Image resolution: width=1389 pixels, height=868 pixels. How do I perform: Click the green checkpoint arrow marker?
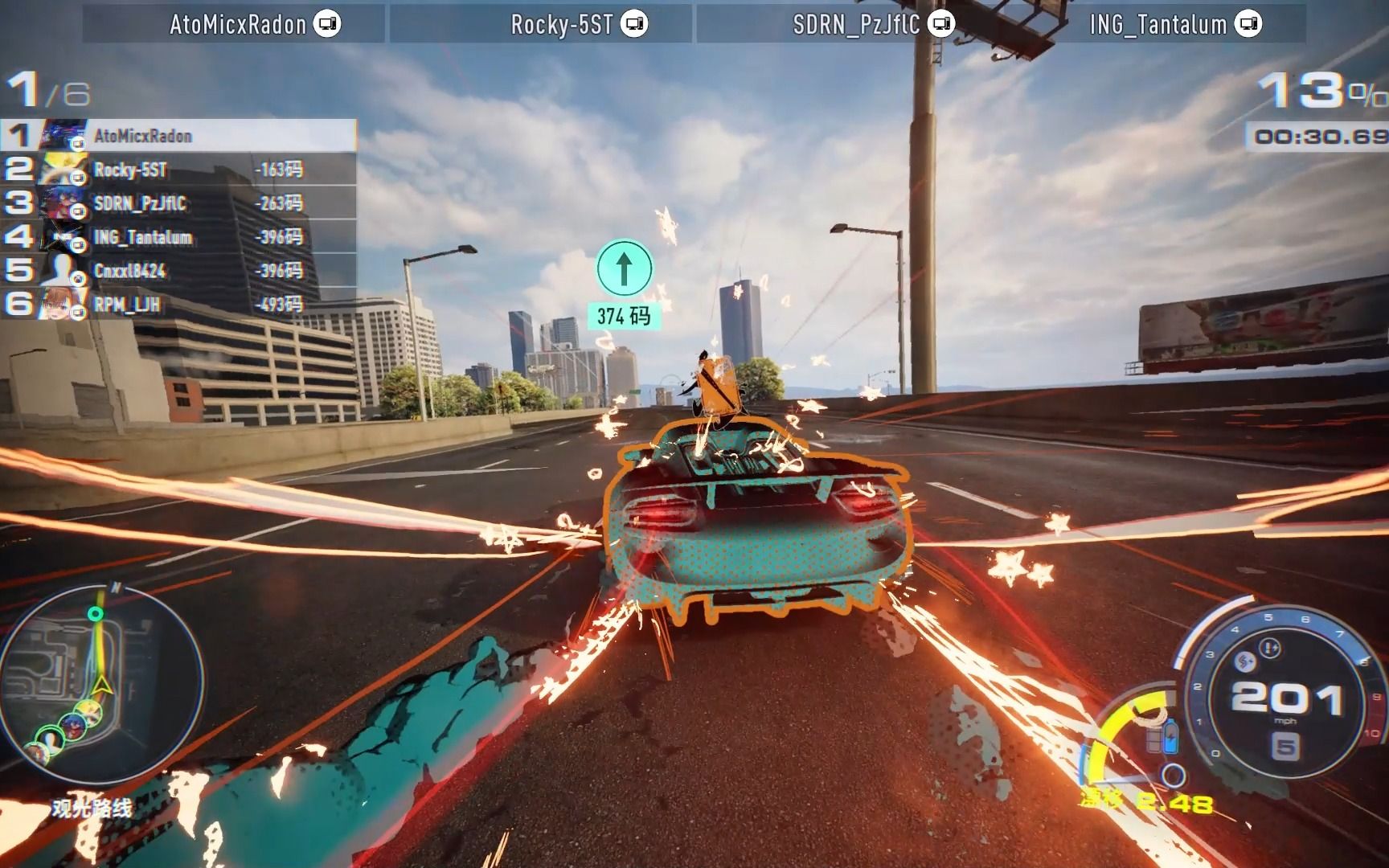[624, 268]
